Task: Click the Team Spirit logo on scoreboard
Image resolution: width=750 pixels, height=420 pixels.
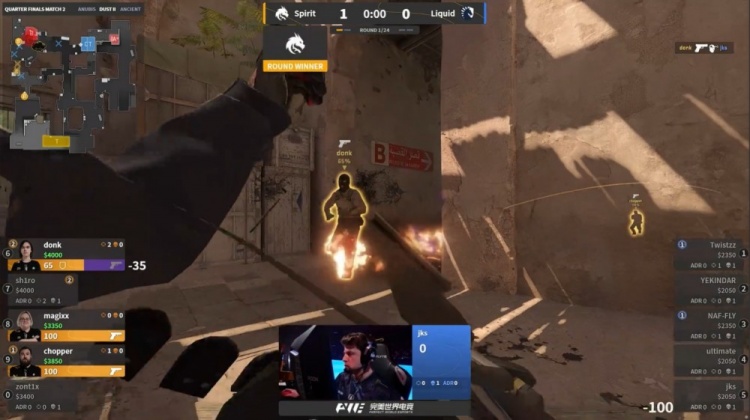Action: click(279, 14)
